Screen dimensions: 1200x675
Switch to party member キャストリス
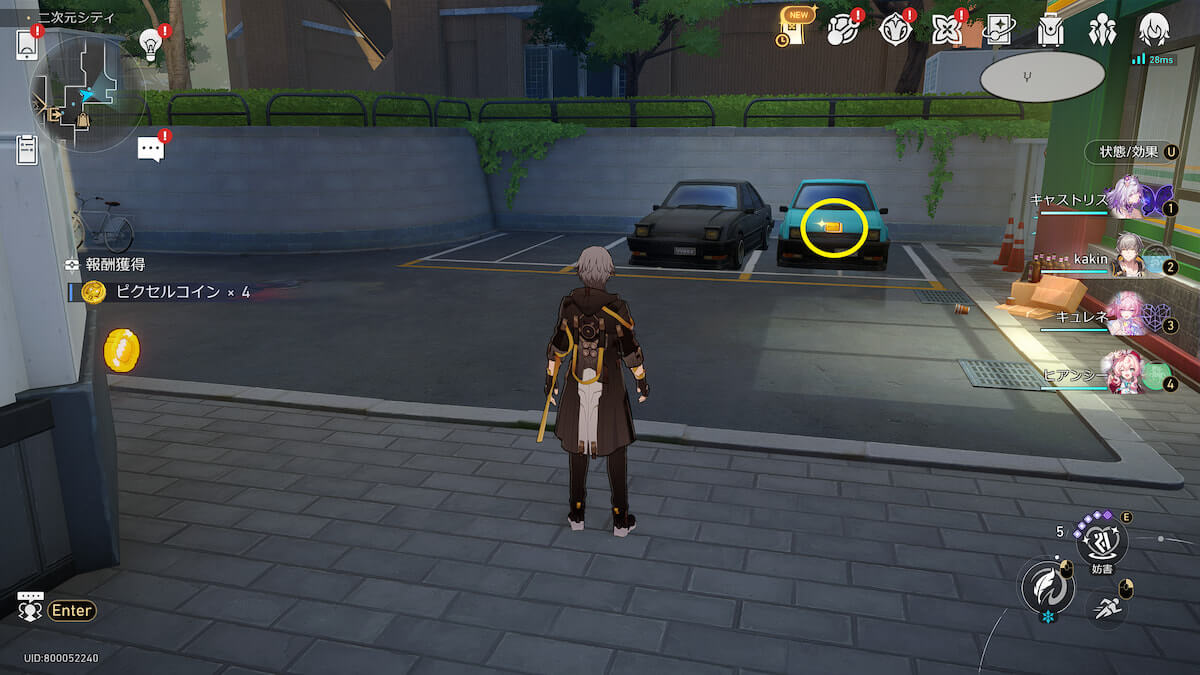point(1130,198)
